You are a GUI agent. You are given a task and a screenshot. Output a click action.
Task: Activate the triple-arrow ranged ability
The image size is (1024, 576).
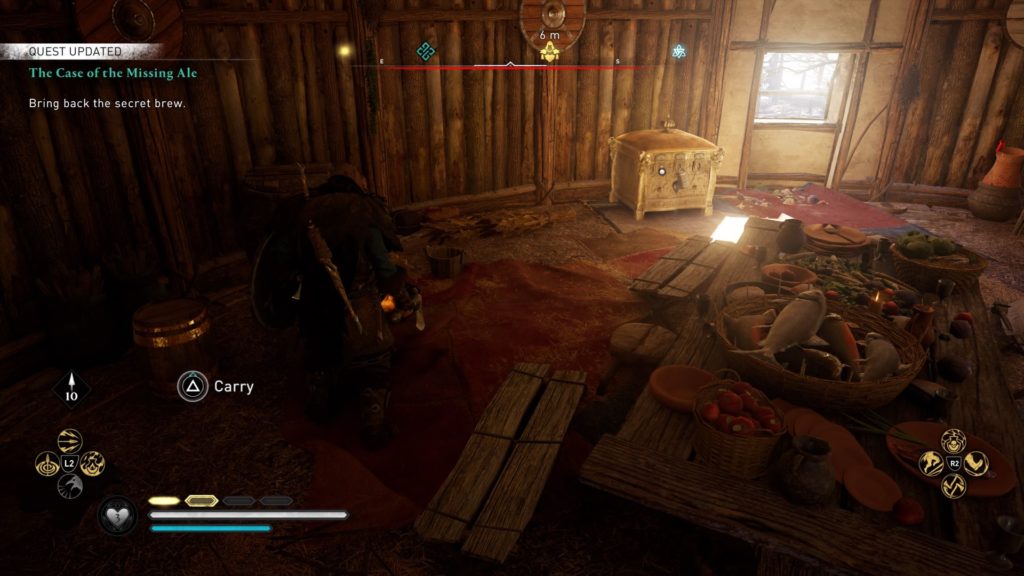tap(70, 441)
